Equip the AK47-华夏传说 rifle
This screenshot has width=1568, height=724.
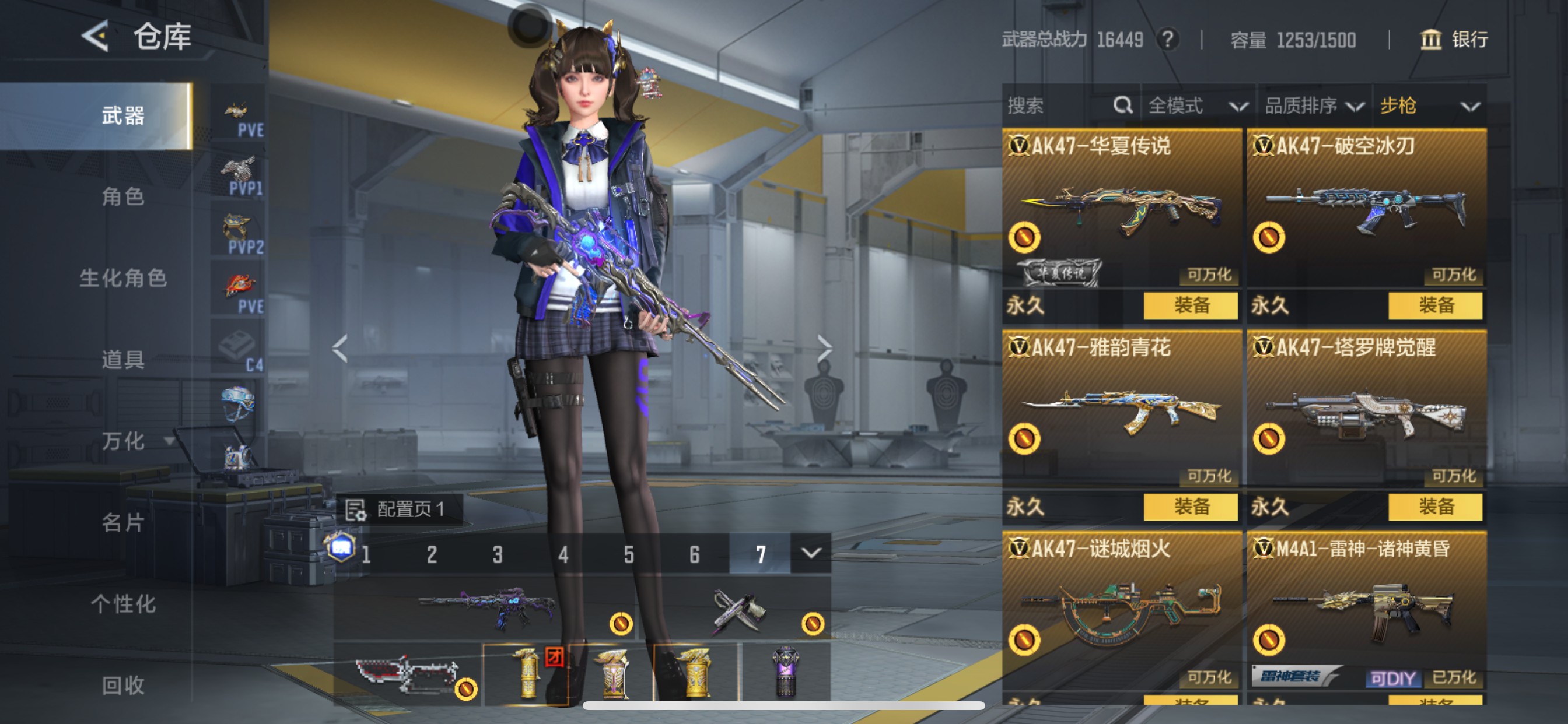pos(1190,305)
